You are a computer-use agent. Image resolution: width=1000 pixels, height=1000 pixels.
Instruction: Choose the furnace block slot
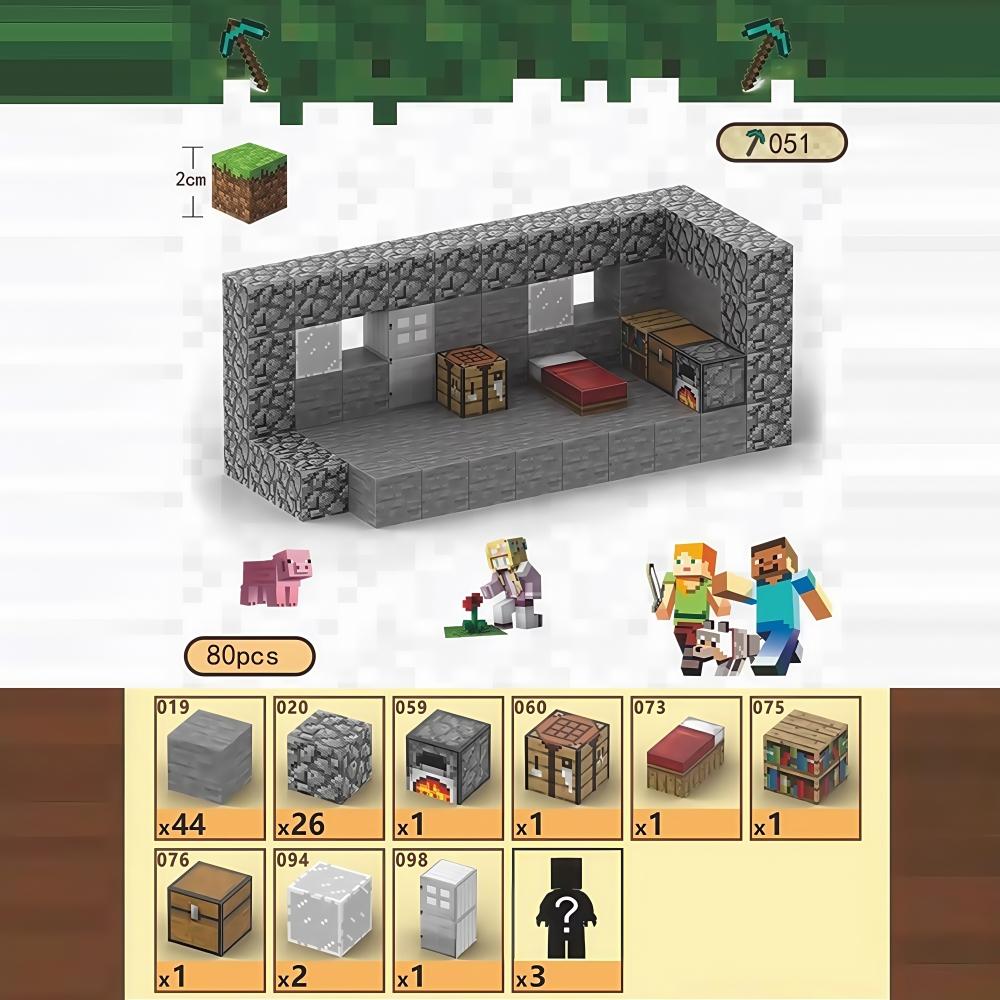[448, 767]
